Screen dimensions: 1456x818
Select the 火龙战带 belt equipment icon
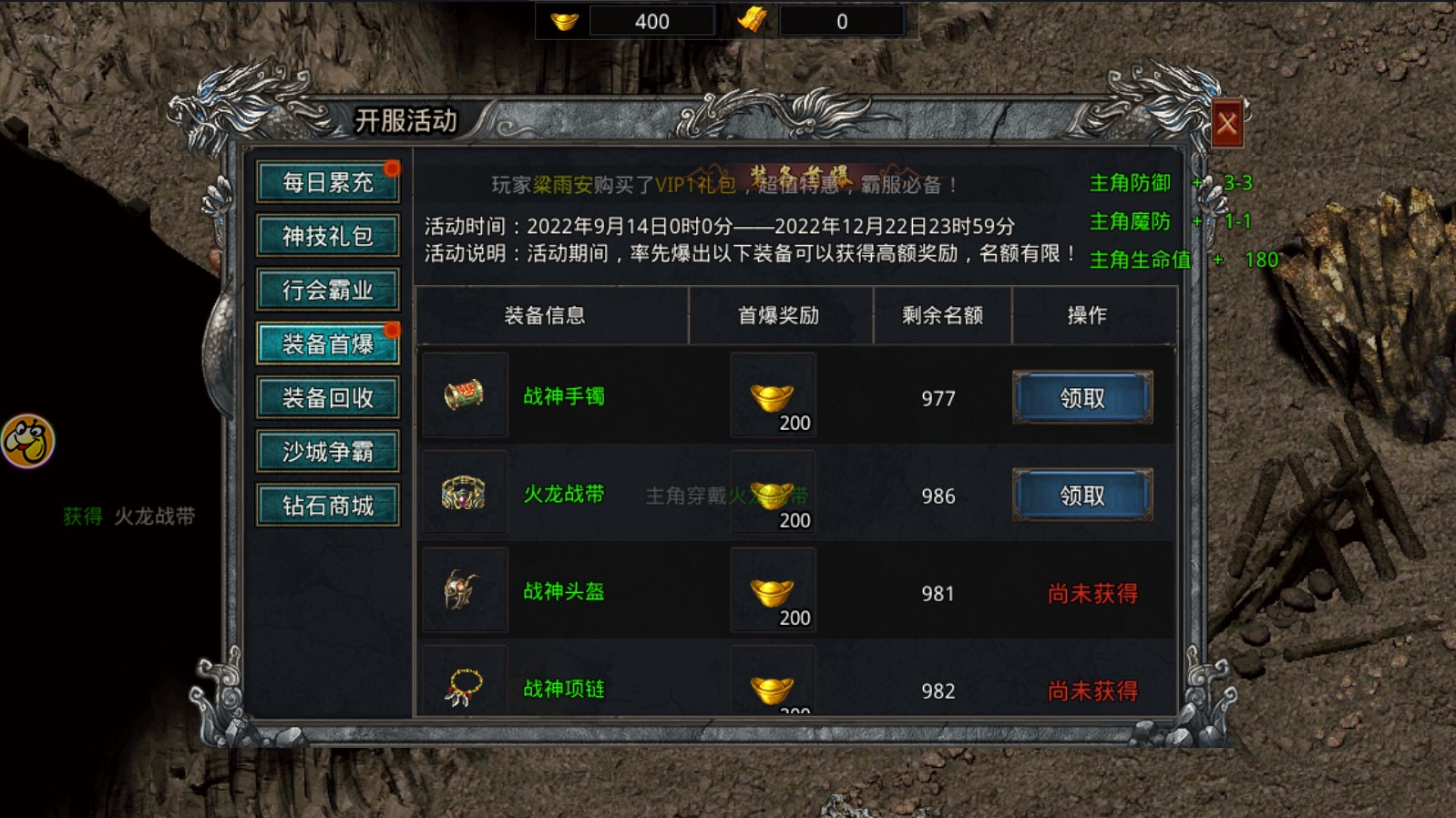coord(466,494)
